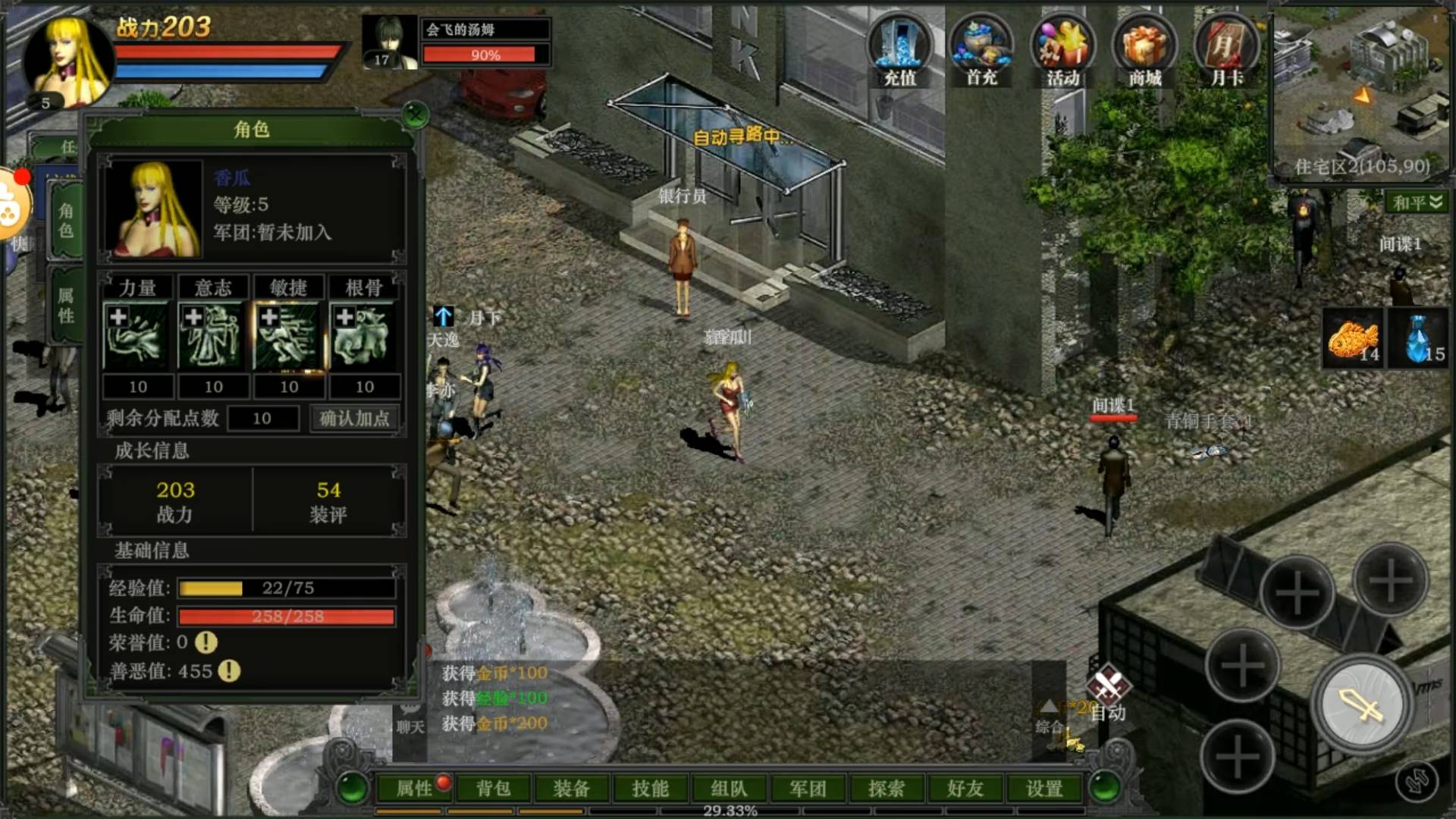1456x819 pixels.
Task: Open the 活动 events menu
Action: (1063, 50)
